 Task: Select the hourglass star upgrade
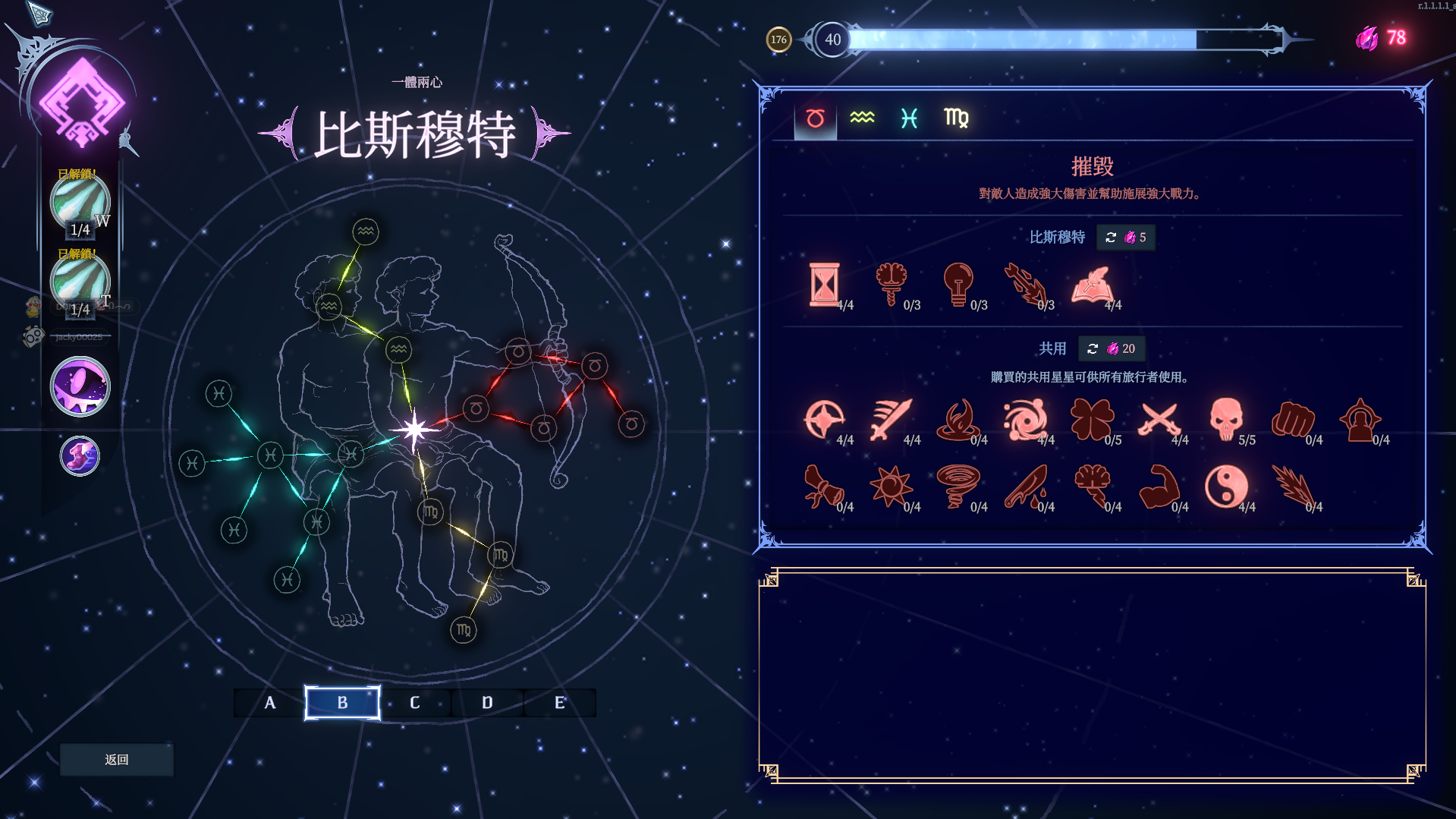click(824, 285)
